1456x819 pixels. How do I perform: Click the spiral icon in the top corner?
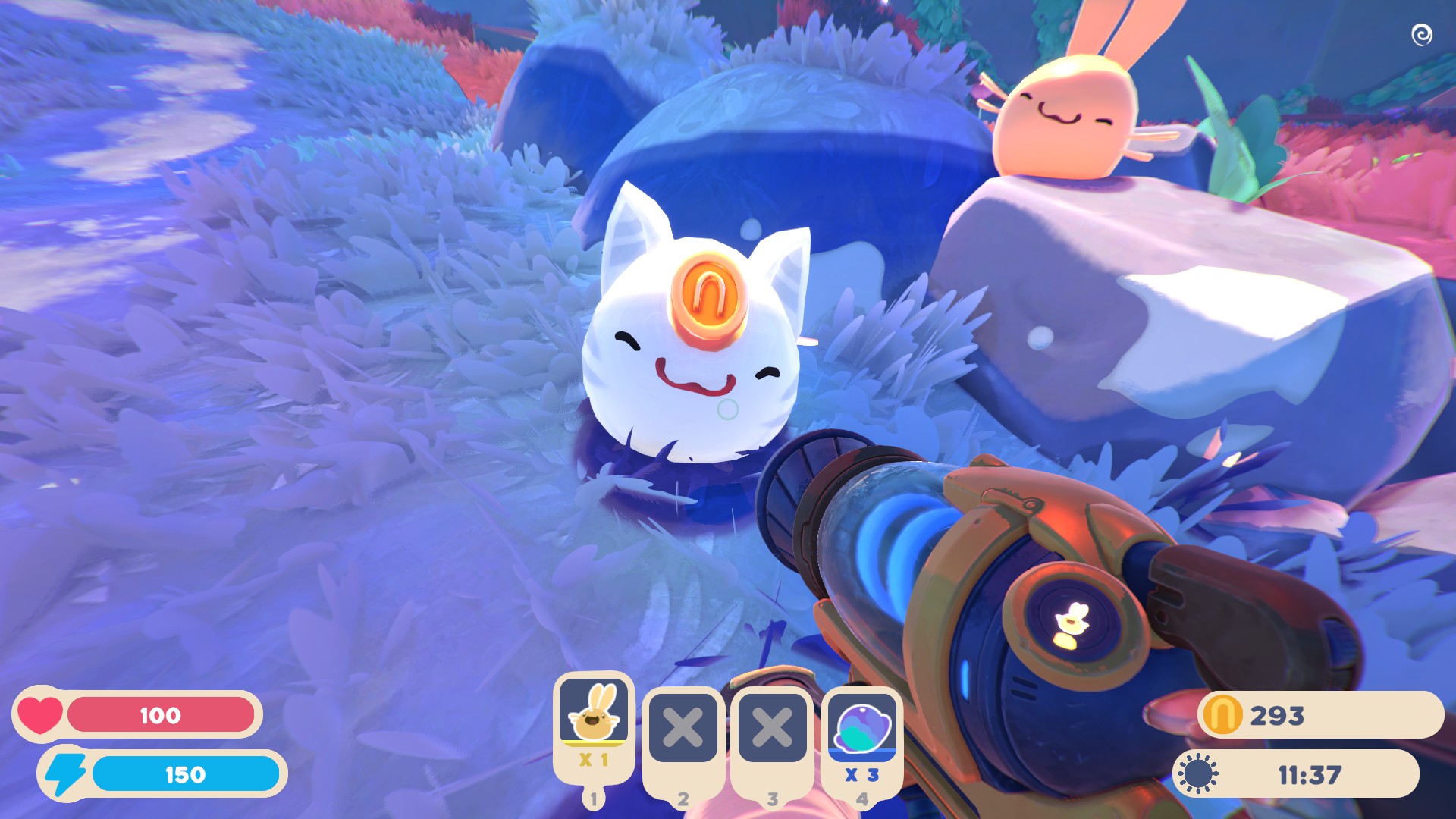1421,35
